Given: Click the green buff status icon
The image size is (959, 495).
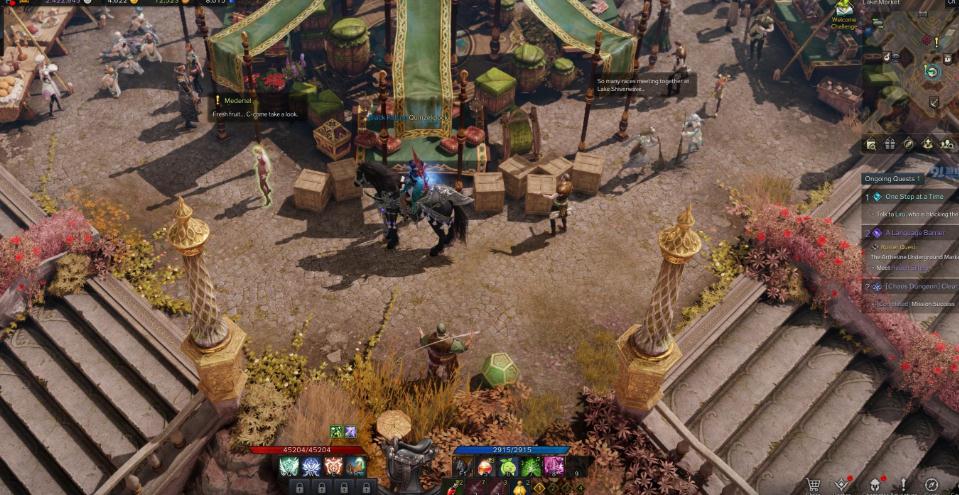Looking at the screenshot, I should (337, 432).
